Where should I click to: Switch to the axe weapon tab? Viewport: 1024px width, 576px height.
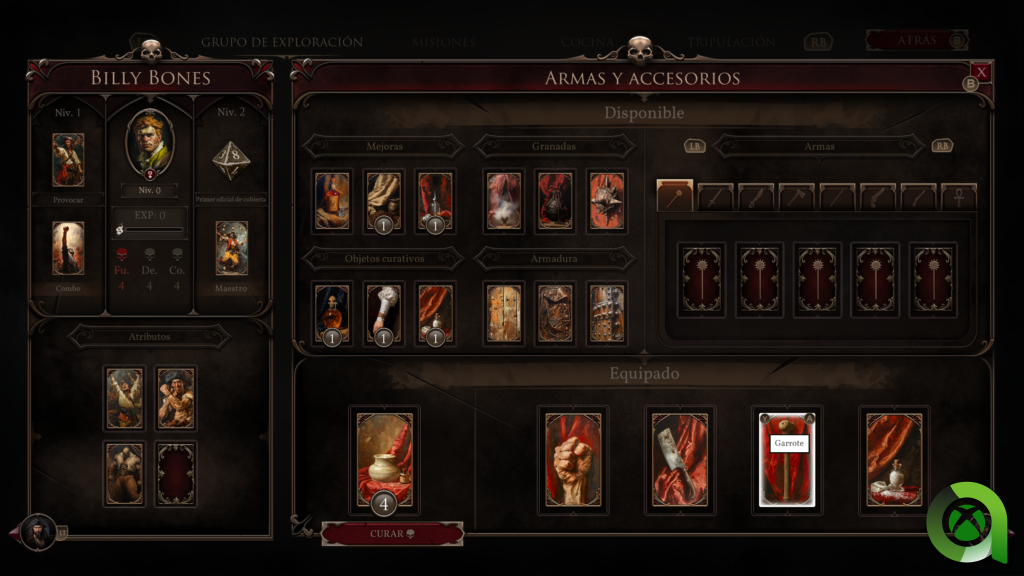coord(798,197)
